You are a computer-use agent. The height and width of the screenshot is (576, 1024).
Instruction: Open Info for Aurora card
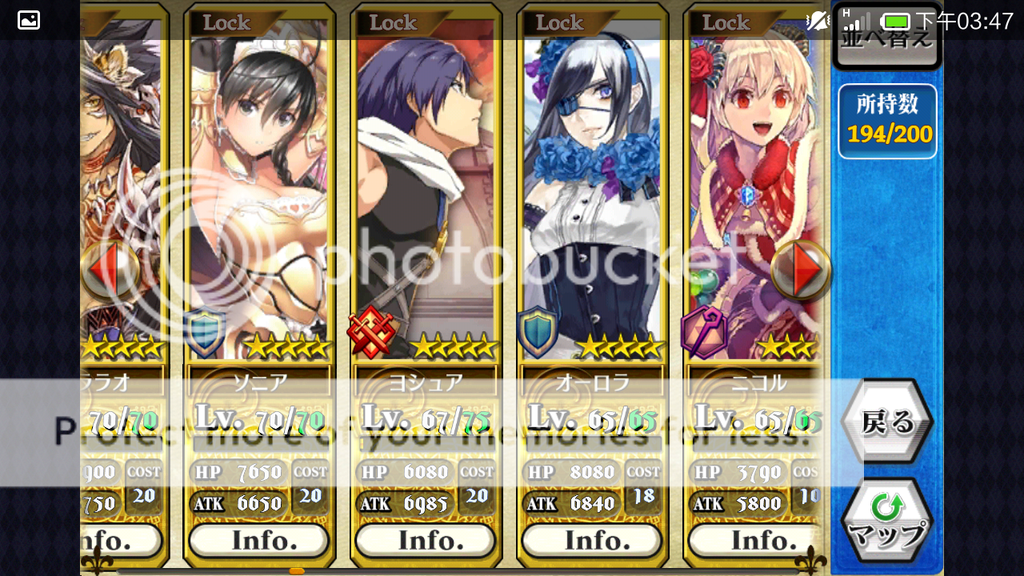pyautogui.click(x=592, y=540)
